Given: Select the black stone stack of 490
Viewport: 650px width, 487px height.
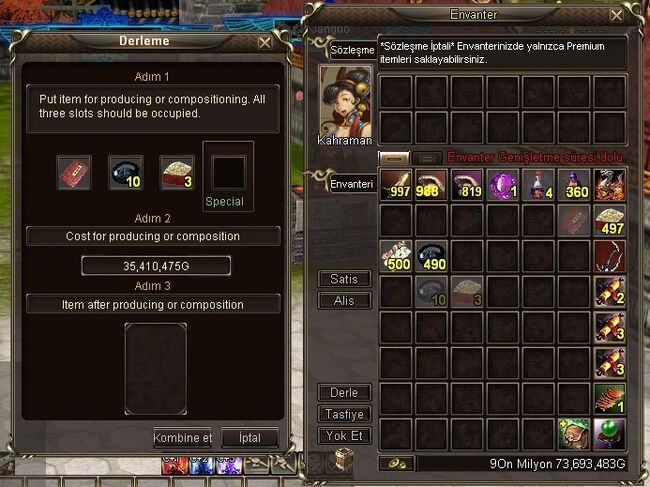Looking at the screenshot, I should click(x=432, y=256).
